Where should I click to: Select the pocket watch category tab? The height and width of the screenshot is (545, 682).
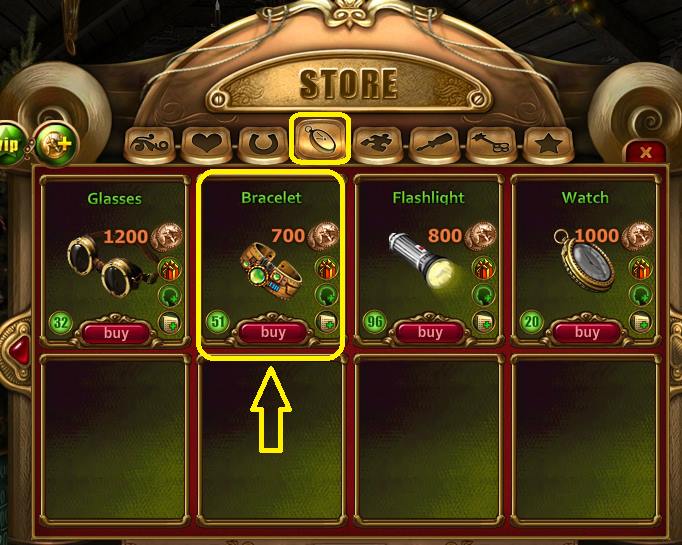click(320, 141)
